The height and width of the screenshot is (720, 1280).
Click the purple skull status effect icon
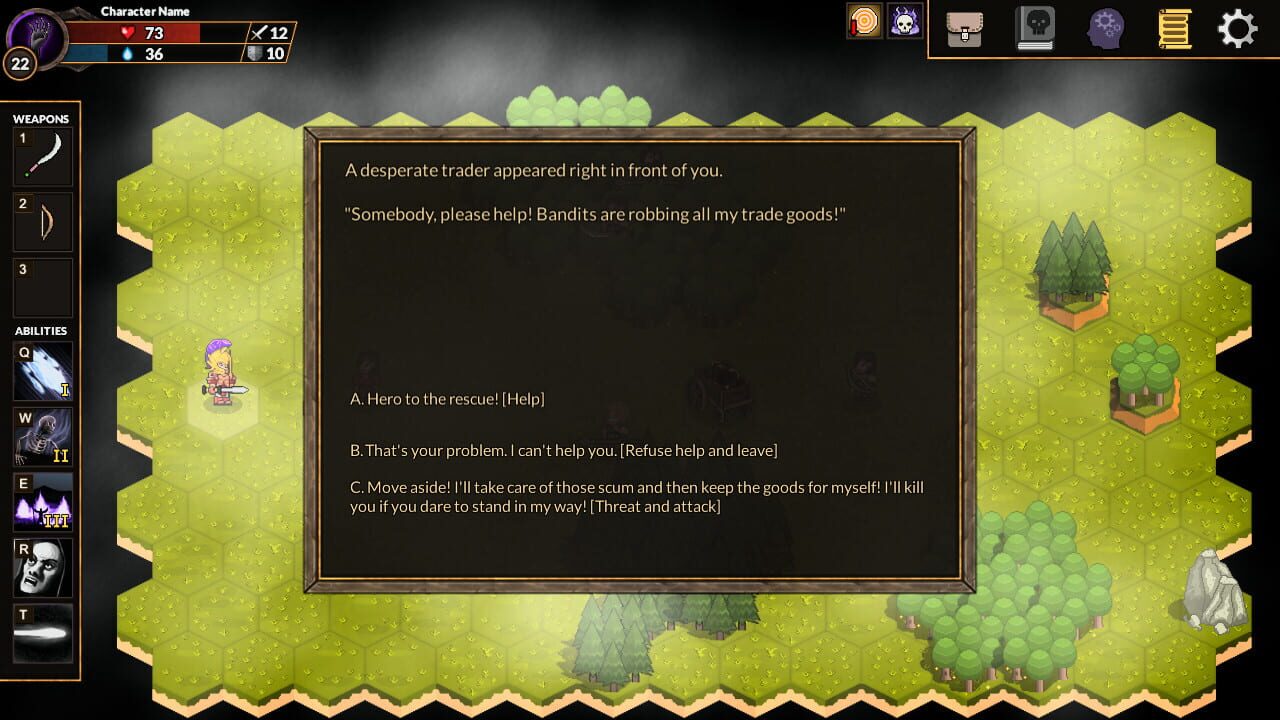pos(905,19)
